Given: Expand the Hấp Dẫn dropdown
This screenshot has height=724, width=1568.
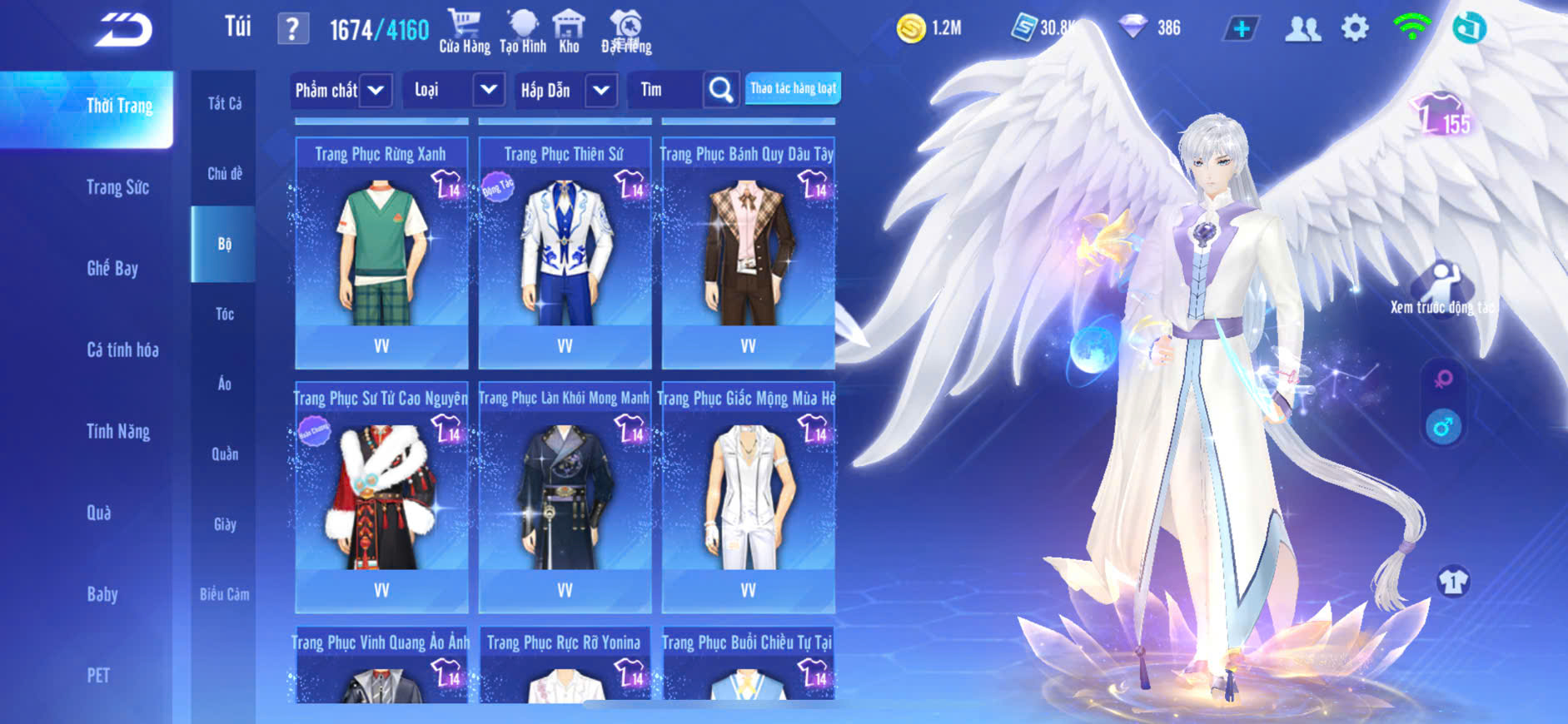Looking at the screenshot, I should [x=567, y=90].
